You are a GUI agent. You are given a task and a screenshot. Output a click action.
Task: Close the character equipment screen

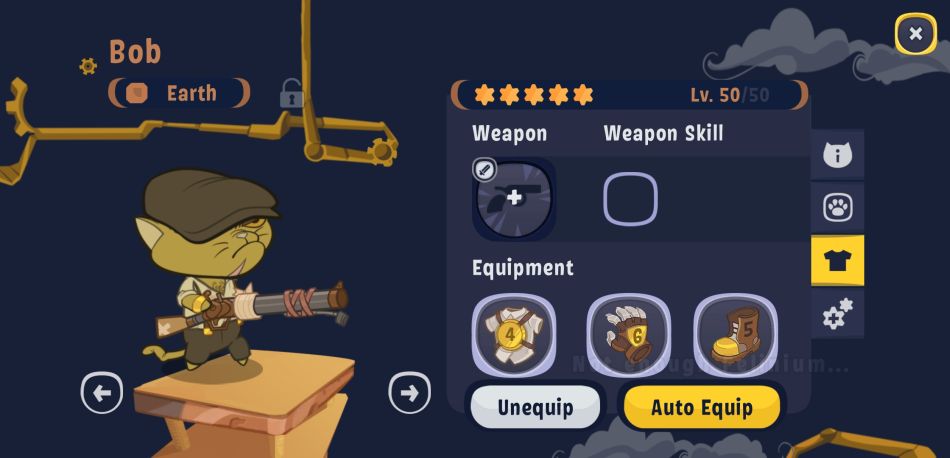(915, 34)
